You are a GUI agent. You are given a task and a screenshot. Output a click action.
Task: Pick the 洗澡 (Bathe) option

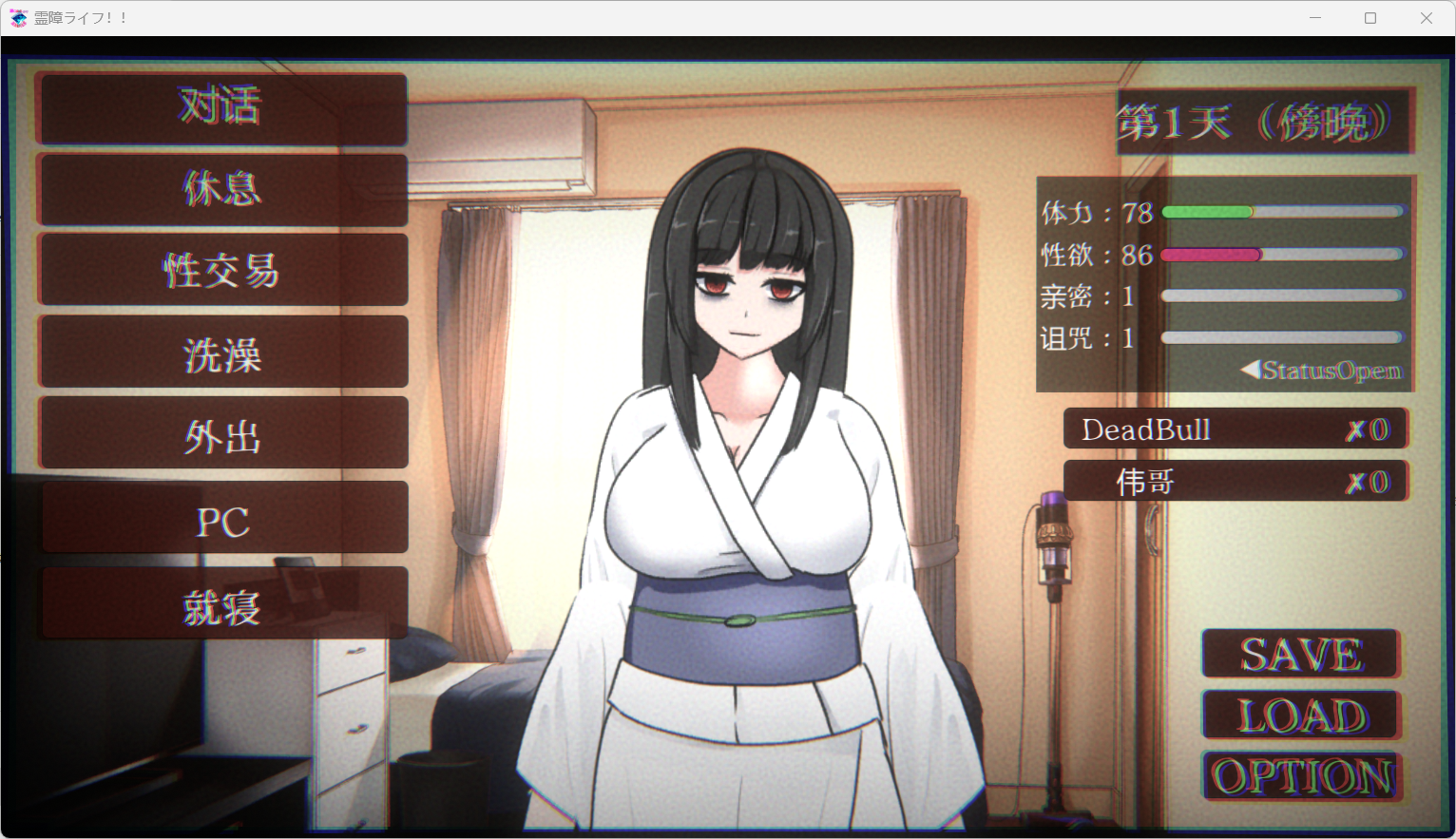coord(220,352)
